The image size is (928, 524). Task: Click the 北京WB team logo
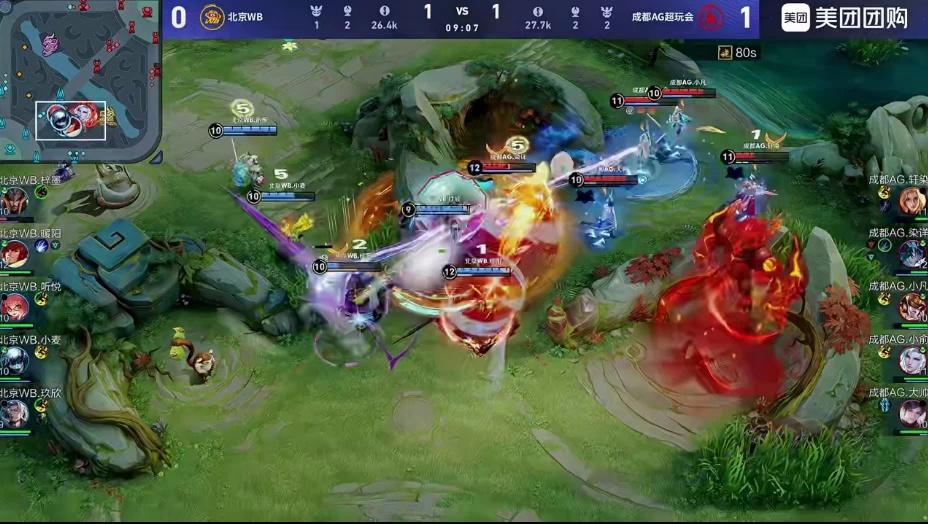point(212,17)
